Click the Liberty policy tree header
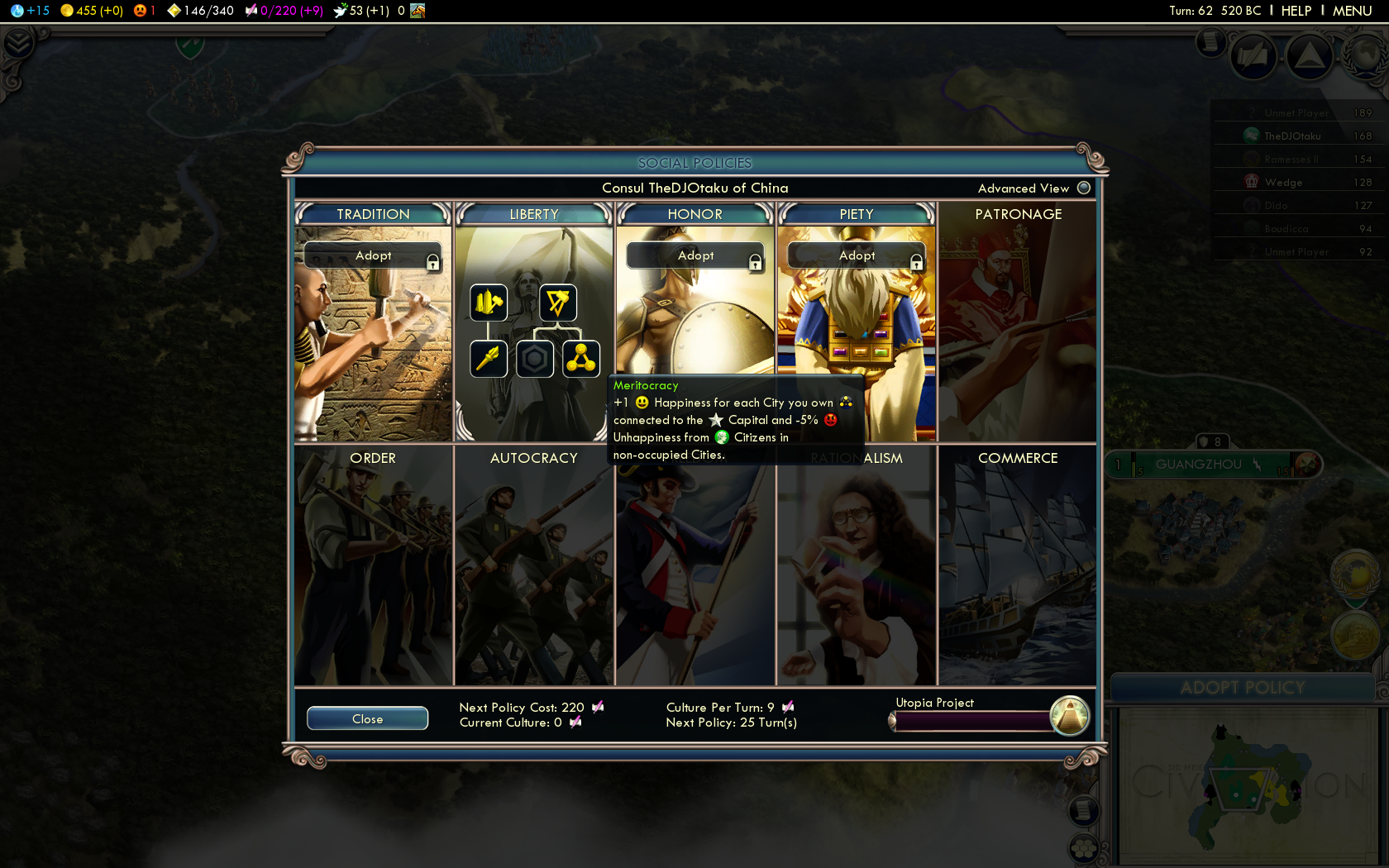 [534, 214]
